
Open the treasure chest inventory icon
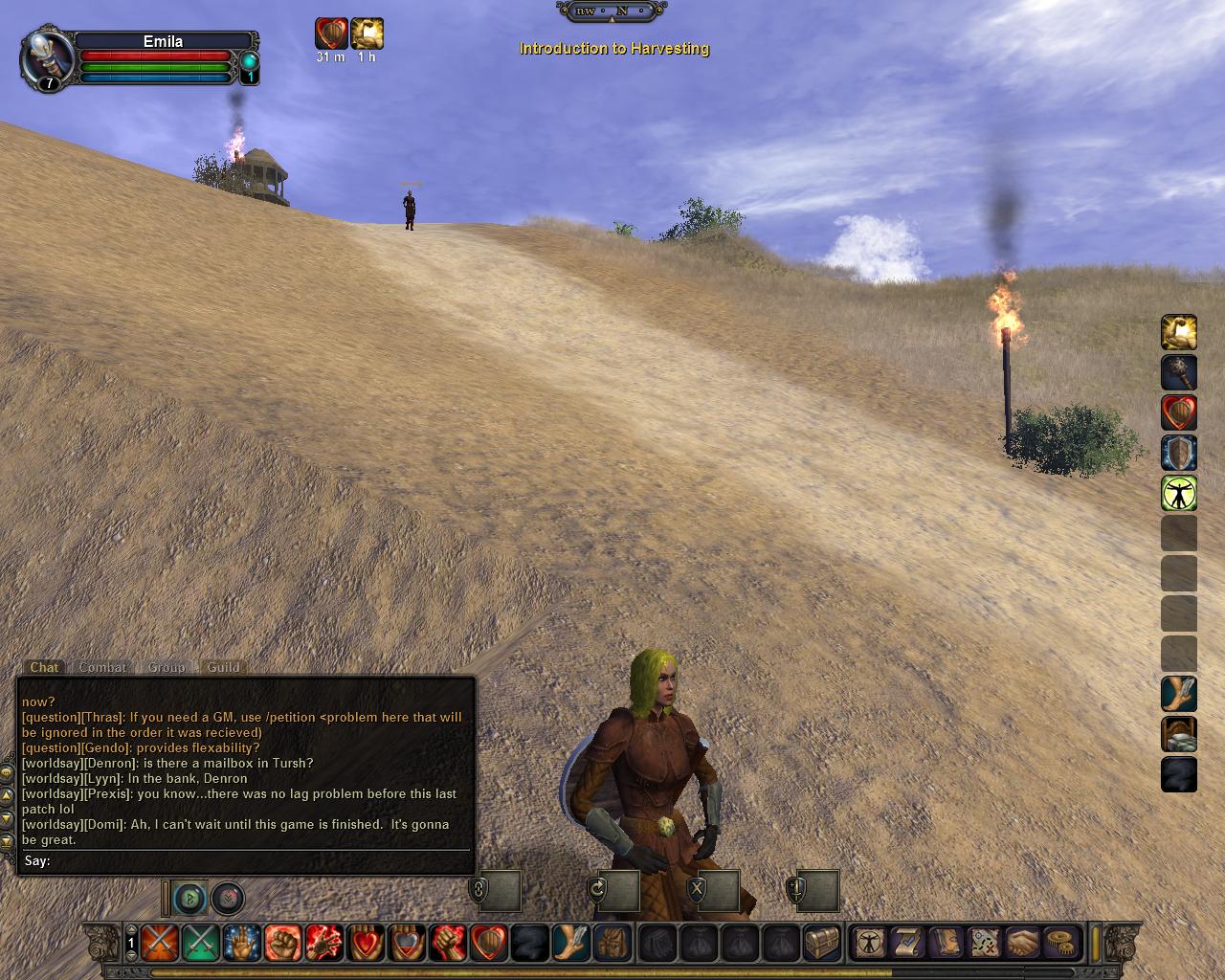(821, 943)
